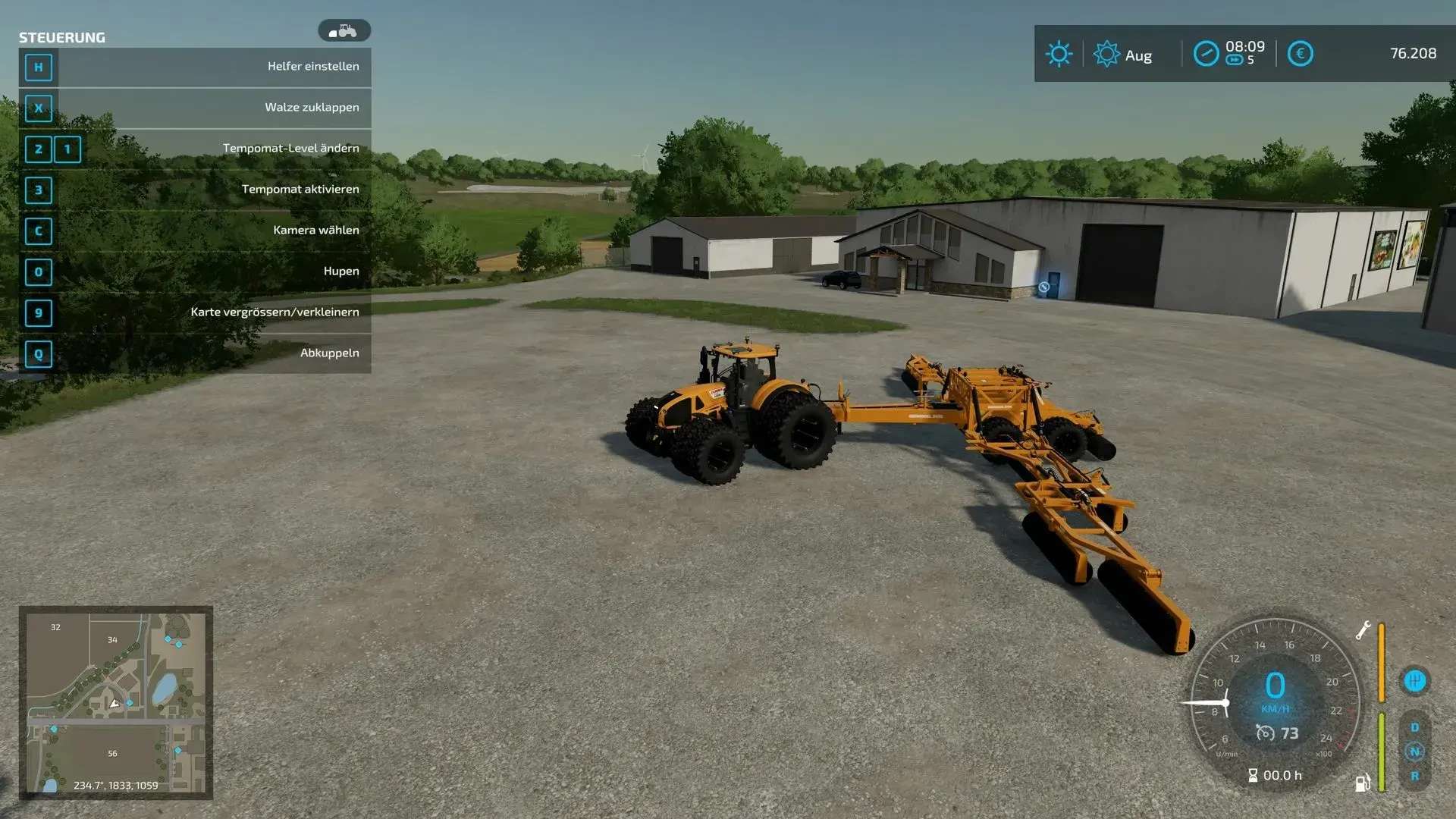This screenshot has height=819, width=1456.
Task: Choose the 'Walze zuklappen' control row
Action: click(195, 108)
